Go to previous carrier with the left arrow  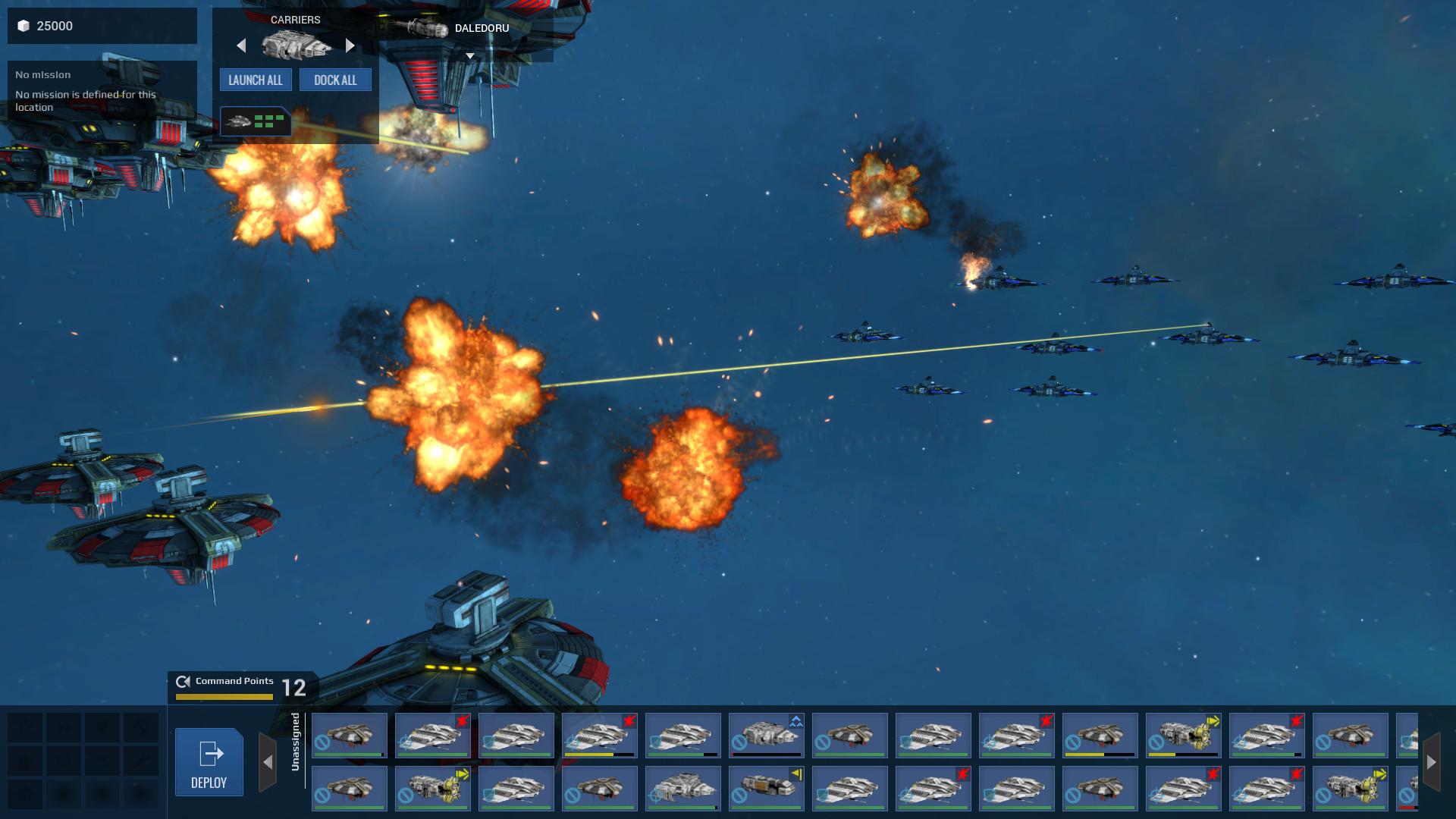click(241, 45)
